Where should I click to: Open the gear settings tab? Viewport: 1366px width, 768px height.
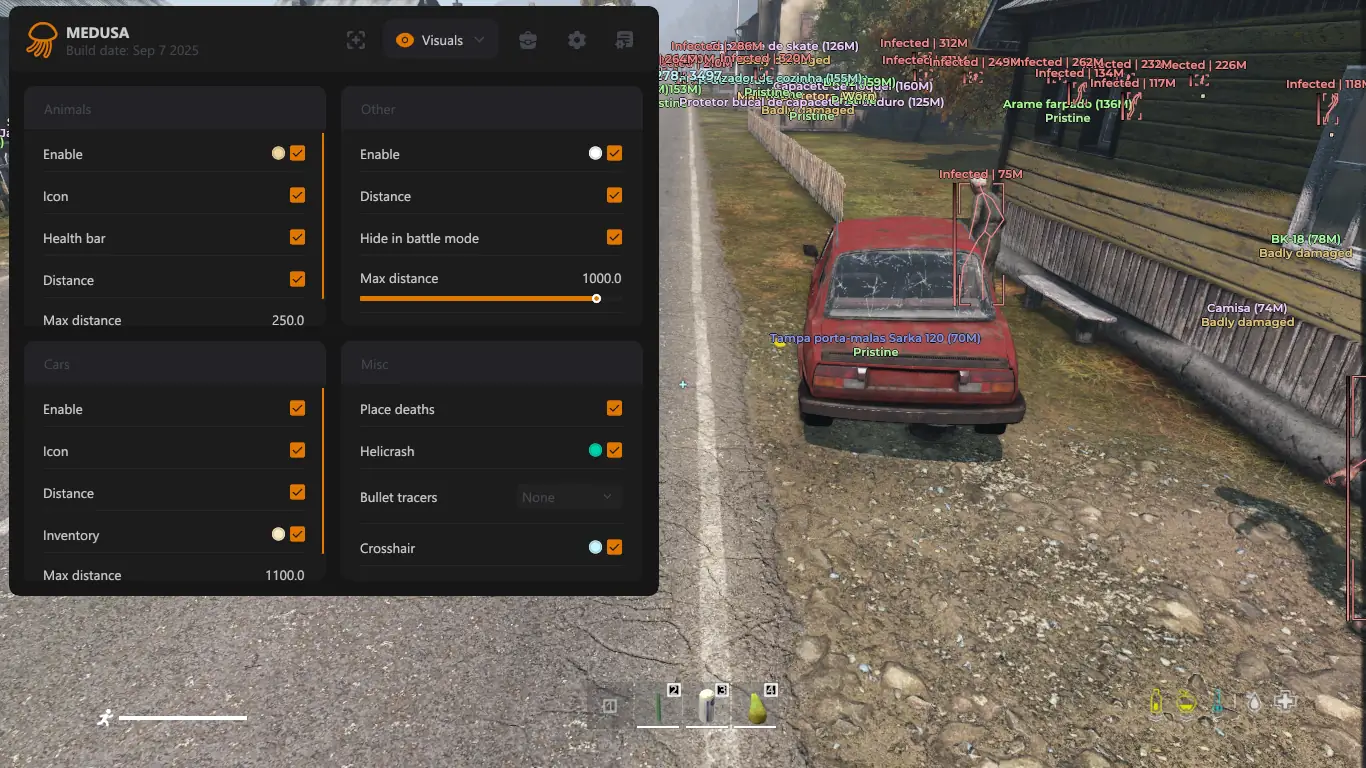577,40
